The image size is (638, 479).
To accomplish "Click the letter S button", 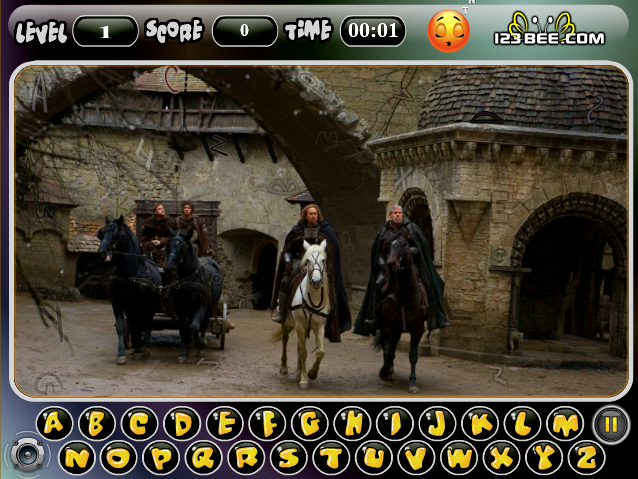I will (288, 458).
